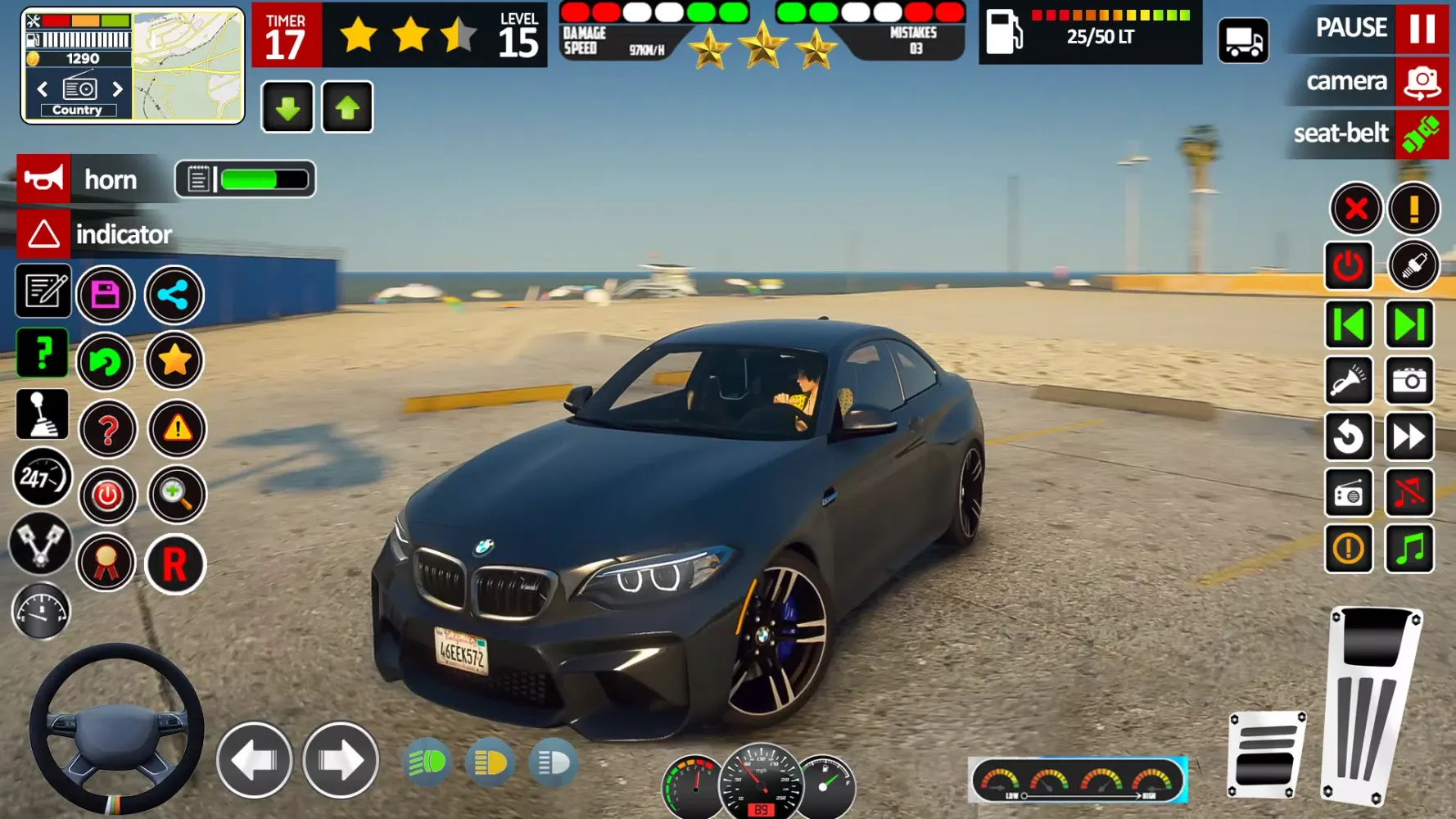Take a screenshot with the camera icon
This screenshot has width=1456, height=819.
[x=1409, y=381]
